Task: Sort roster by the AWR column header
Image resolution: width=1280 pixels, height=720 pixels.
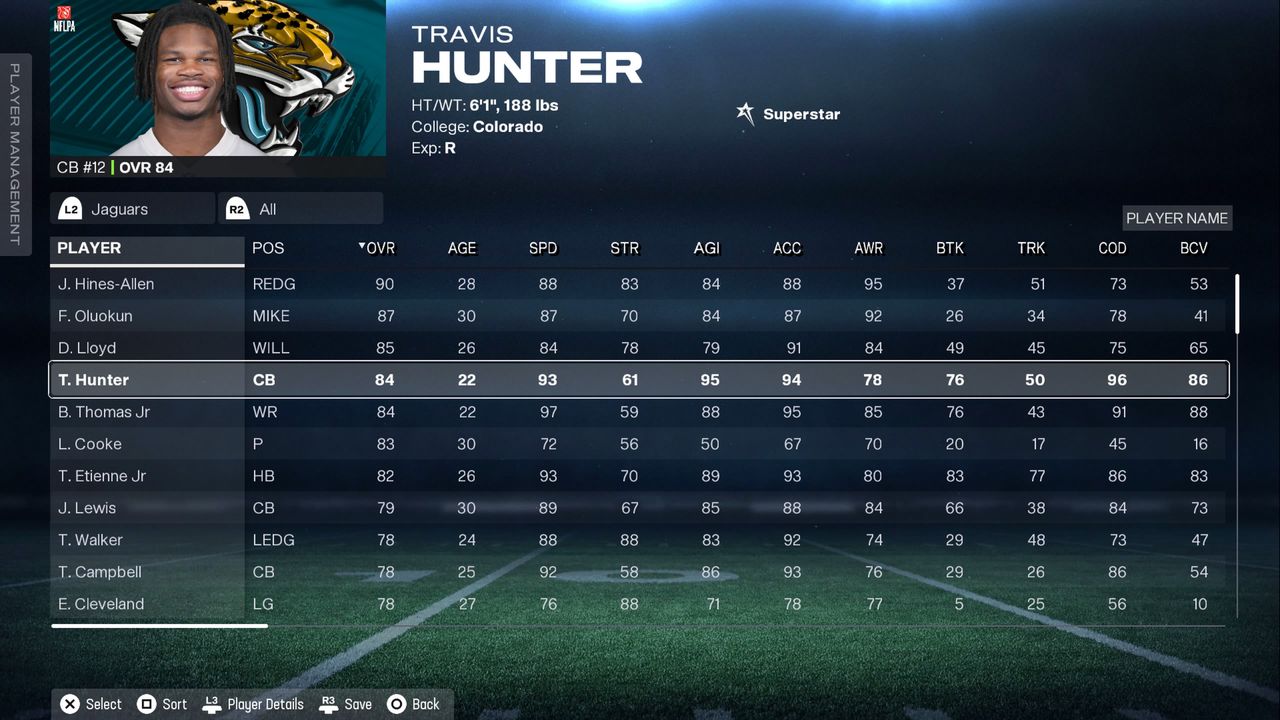Action: [869, 248]
